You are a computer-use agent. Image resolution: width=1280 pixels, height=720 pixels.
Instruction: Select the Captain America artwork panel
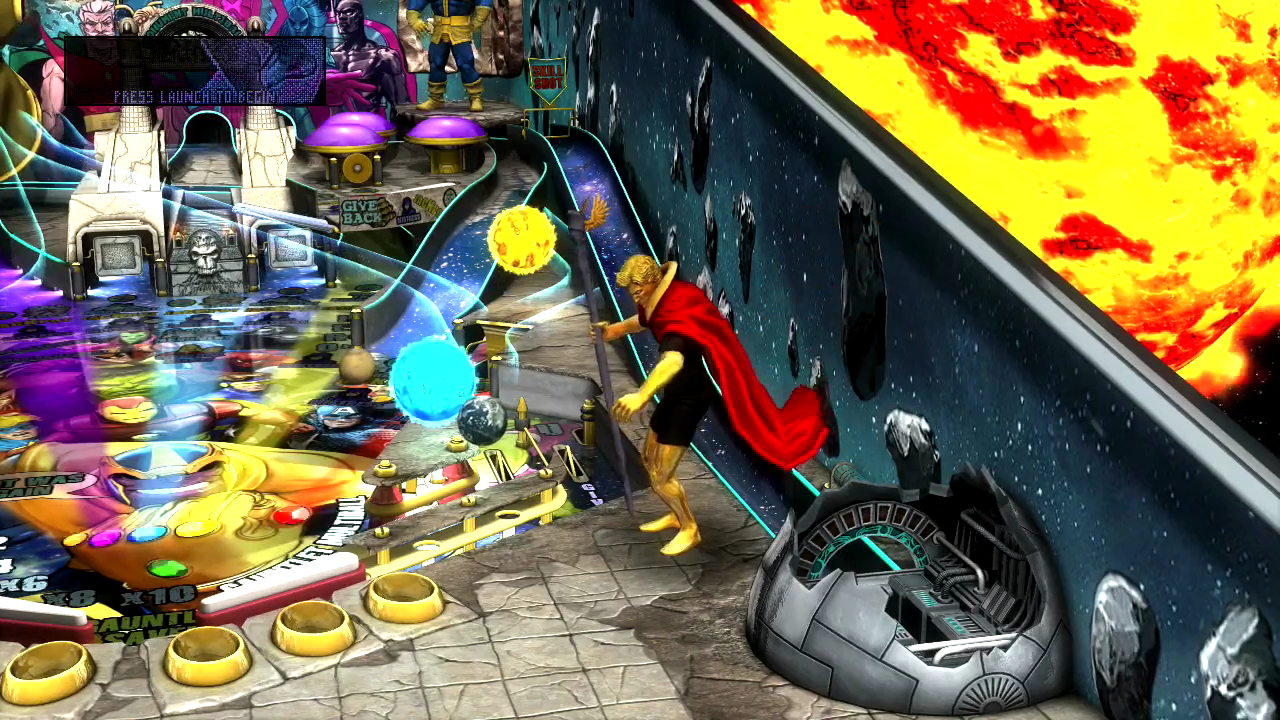tap(340, 420)
